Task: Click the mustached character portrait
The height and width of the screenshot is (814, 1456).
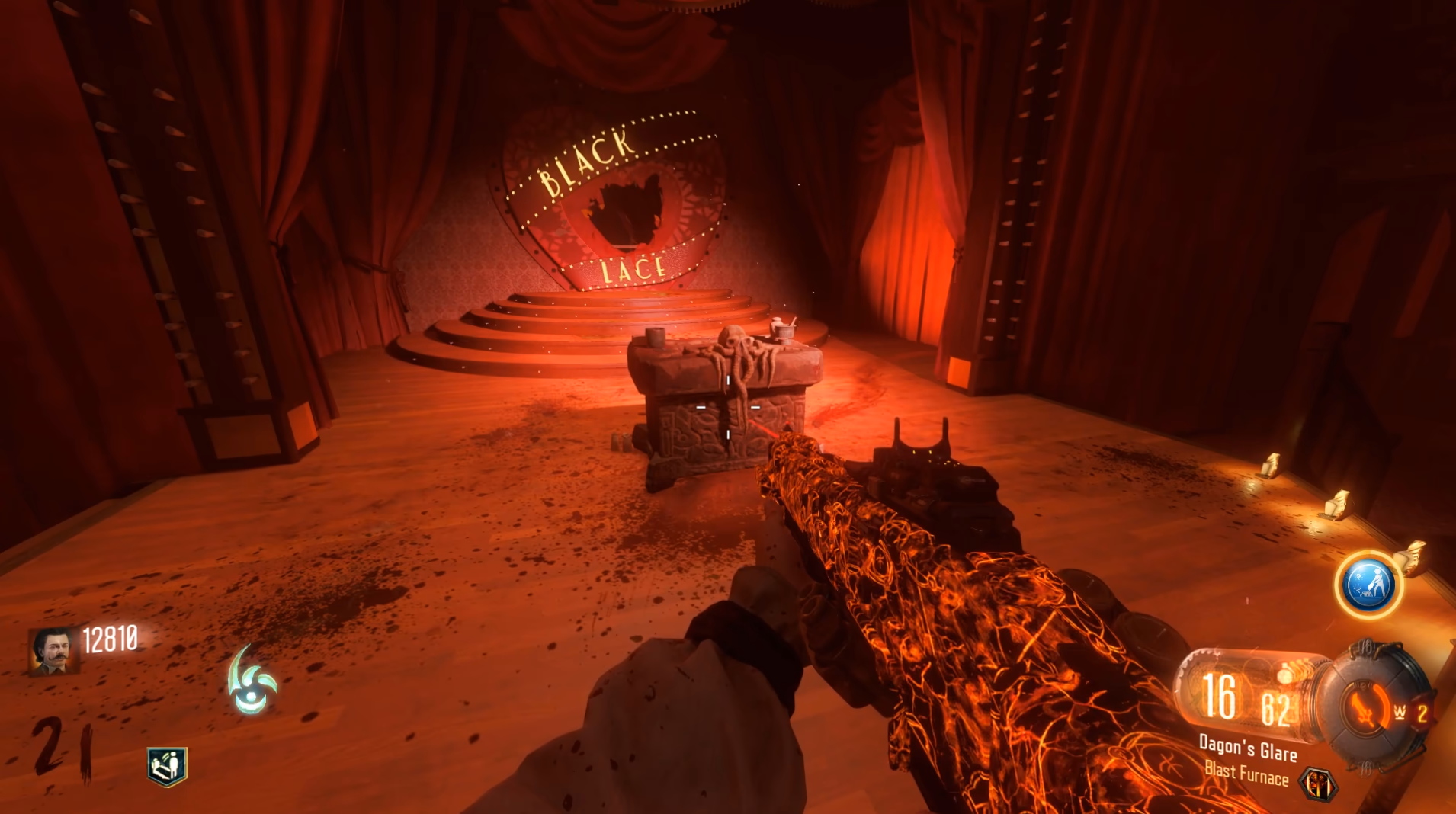Action: (54, 650)
